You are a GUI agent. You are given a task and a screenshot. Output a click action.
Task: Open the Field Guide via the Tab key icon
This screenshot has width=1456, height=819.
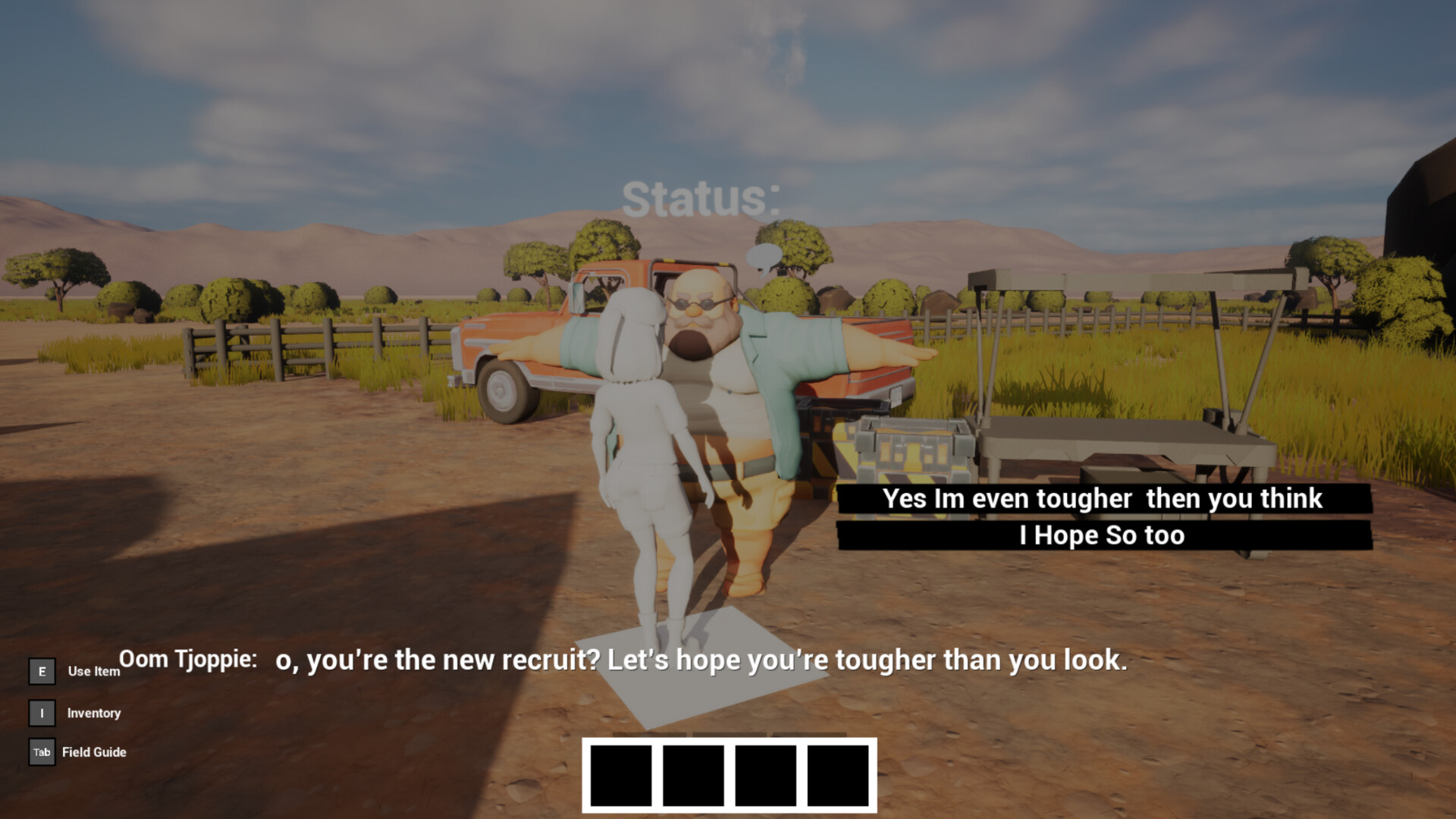(41, 752)
